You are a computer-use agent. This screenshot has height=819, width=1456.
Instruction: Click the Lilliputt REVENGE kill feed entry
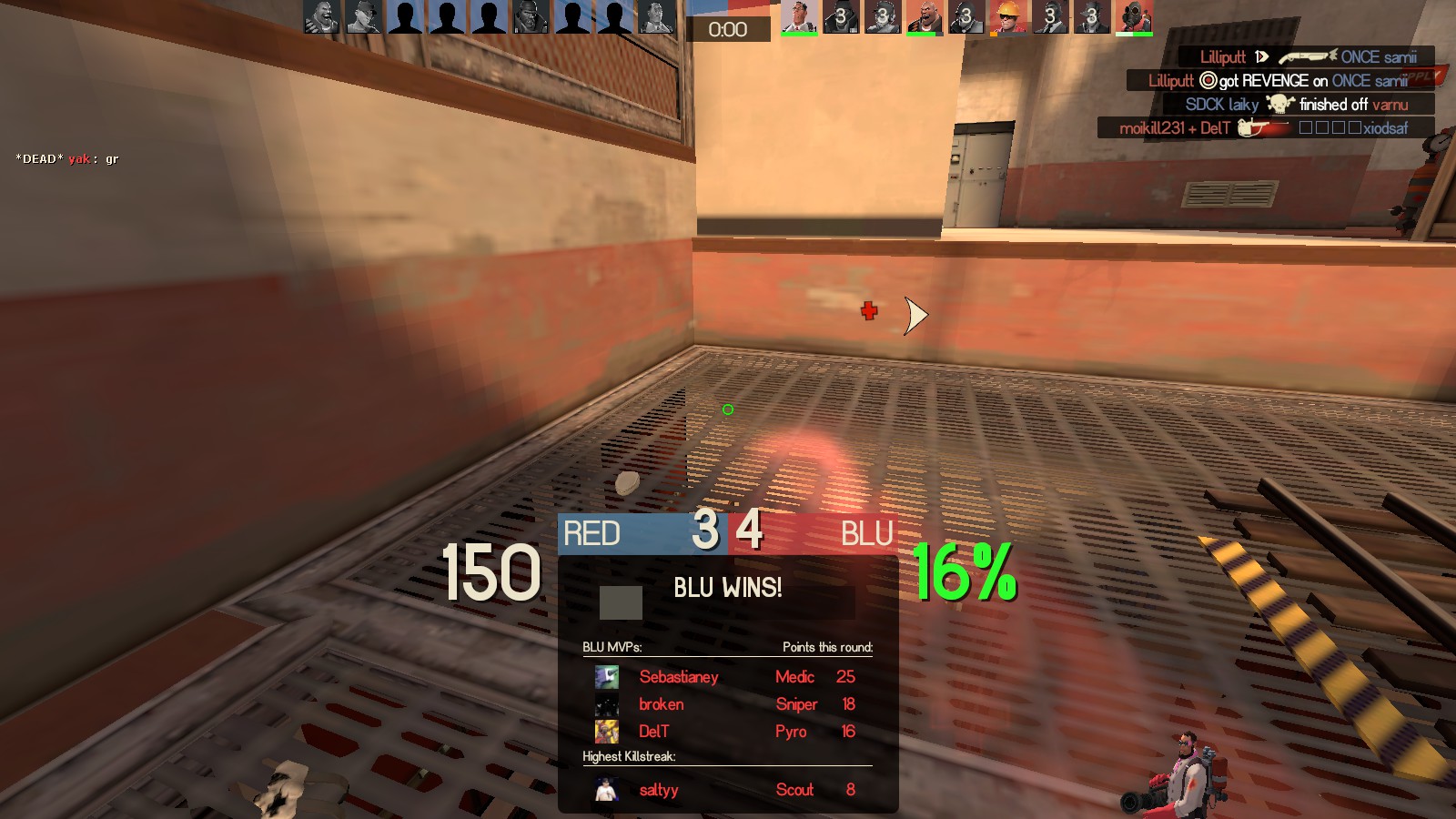coord(1278,81)
